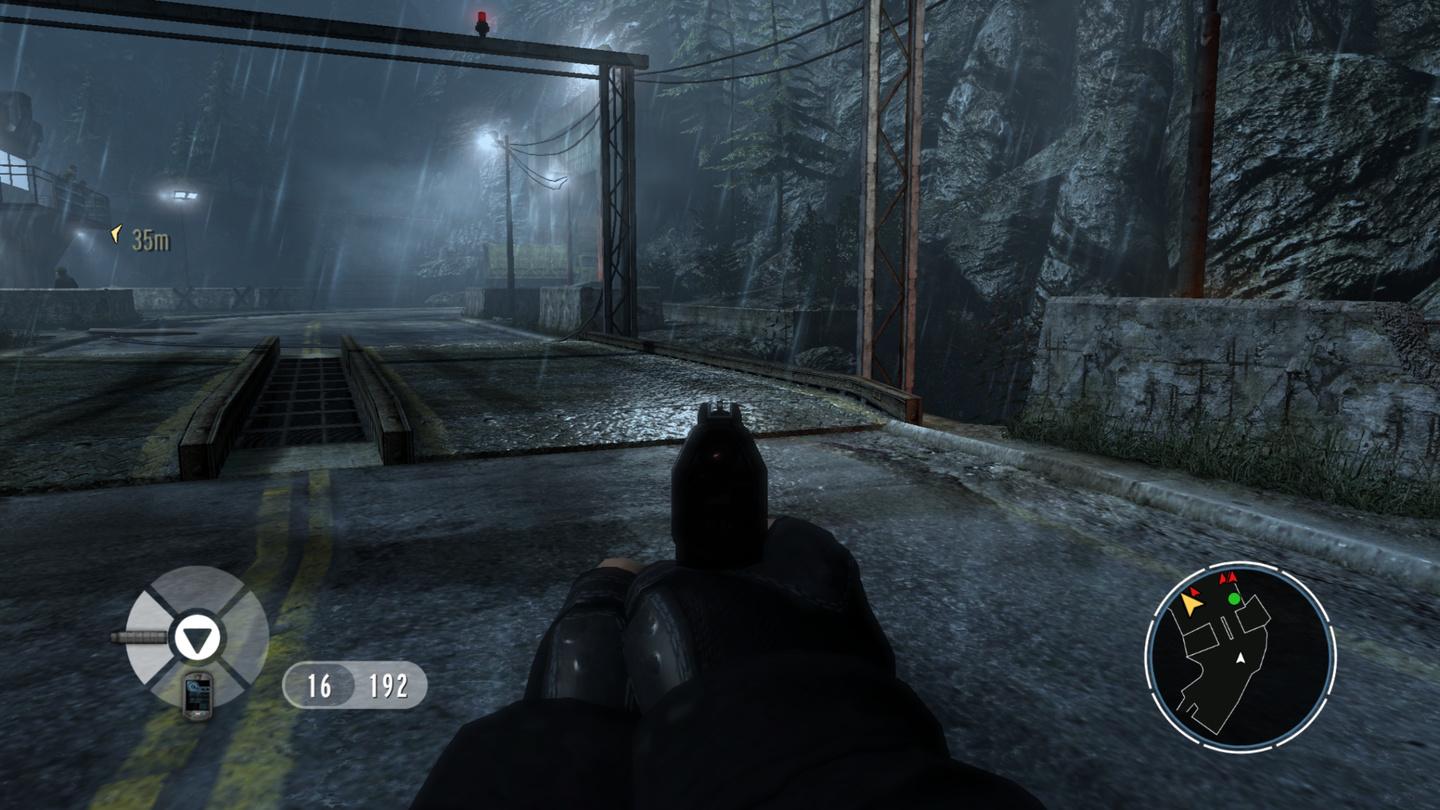This screenshot has height=810, width=1440.
Task: Click the white player arrow on the minimap
Action: [x=1240, y=657]
